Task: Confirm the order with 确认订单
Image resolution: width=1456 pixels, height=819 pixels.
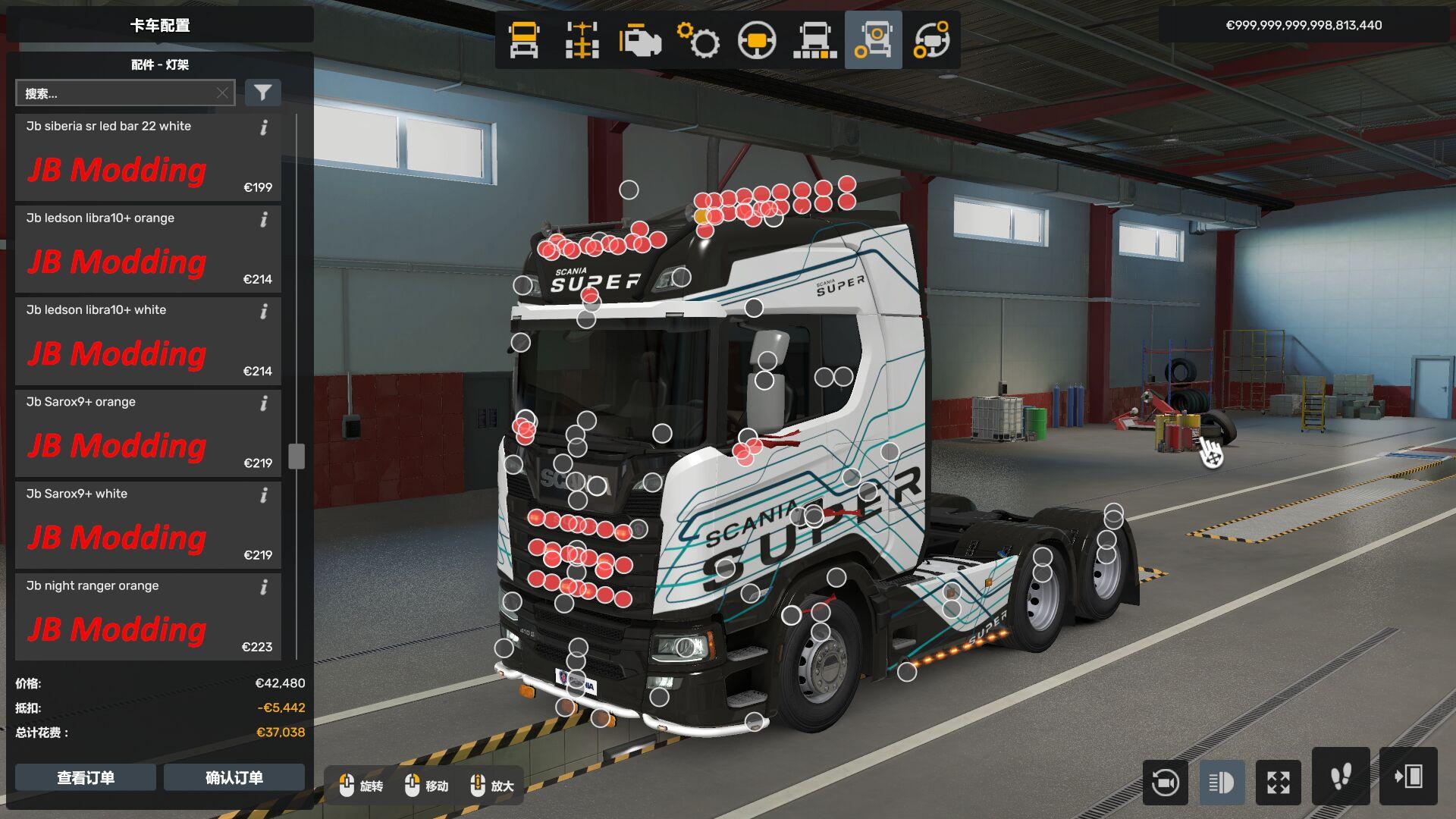Action: [234, 777]
